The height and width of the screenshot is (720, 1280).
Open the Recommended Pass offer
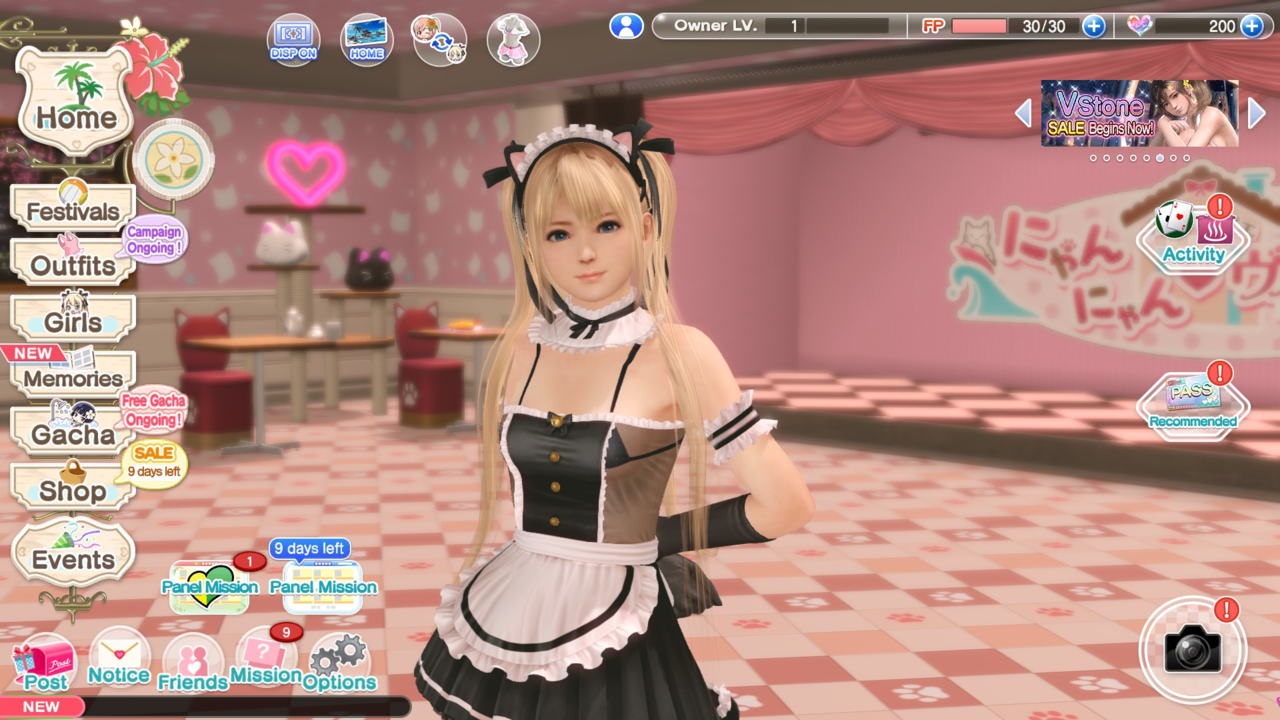(x=1193, y=402)
